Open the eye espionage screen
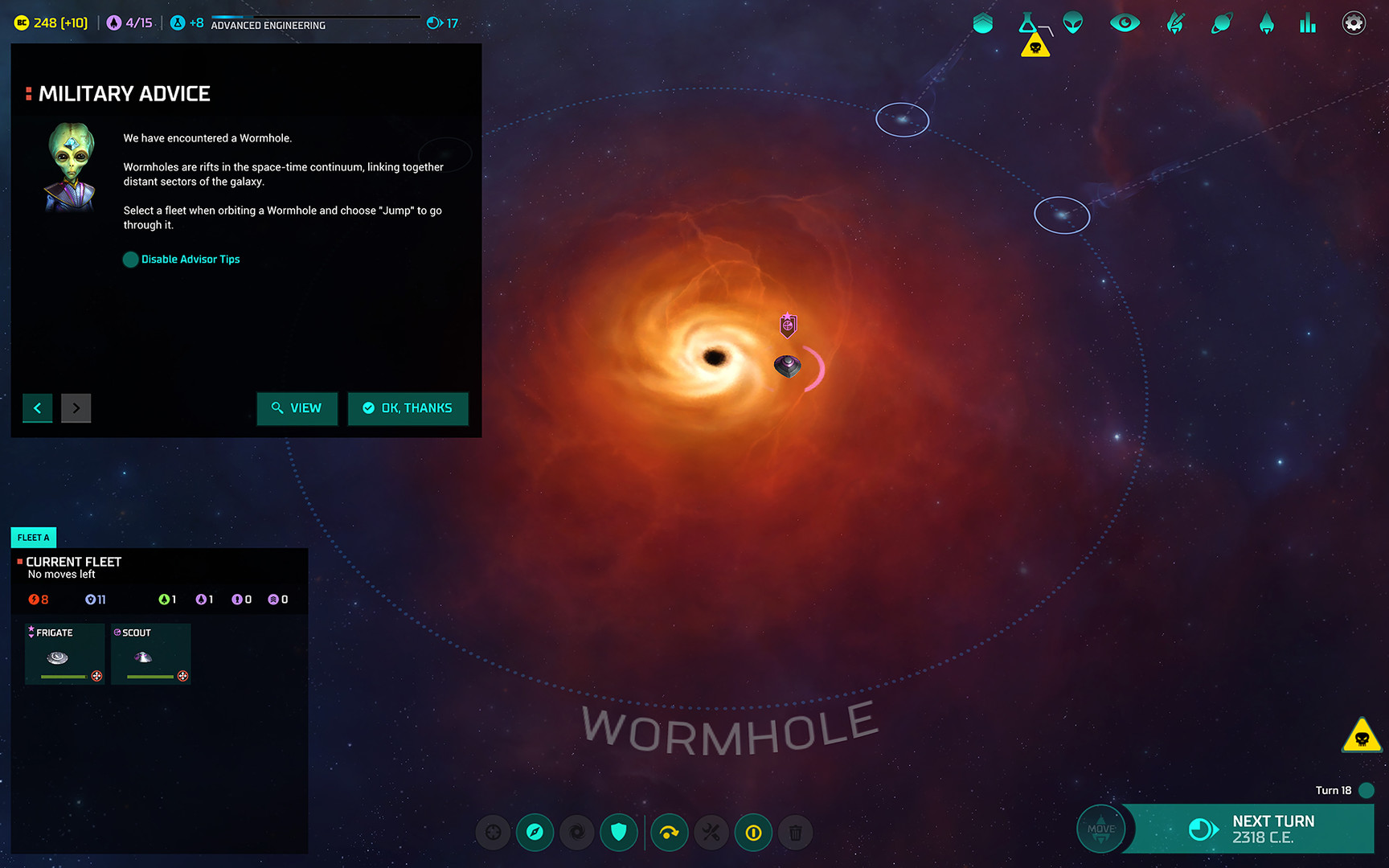This screenshot has width=1389, height=868. pyautogui.click(x=1125, y=23)
